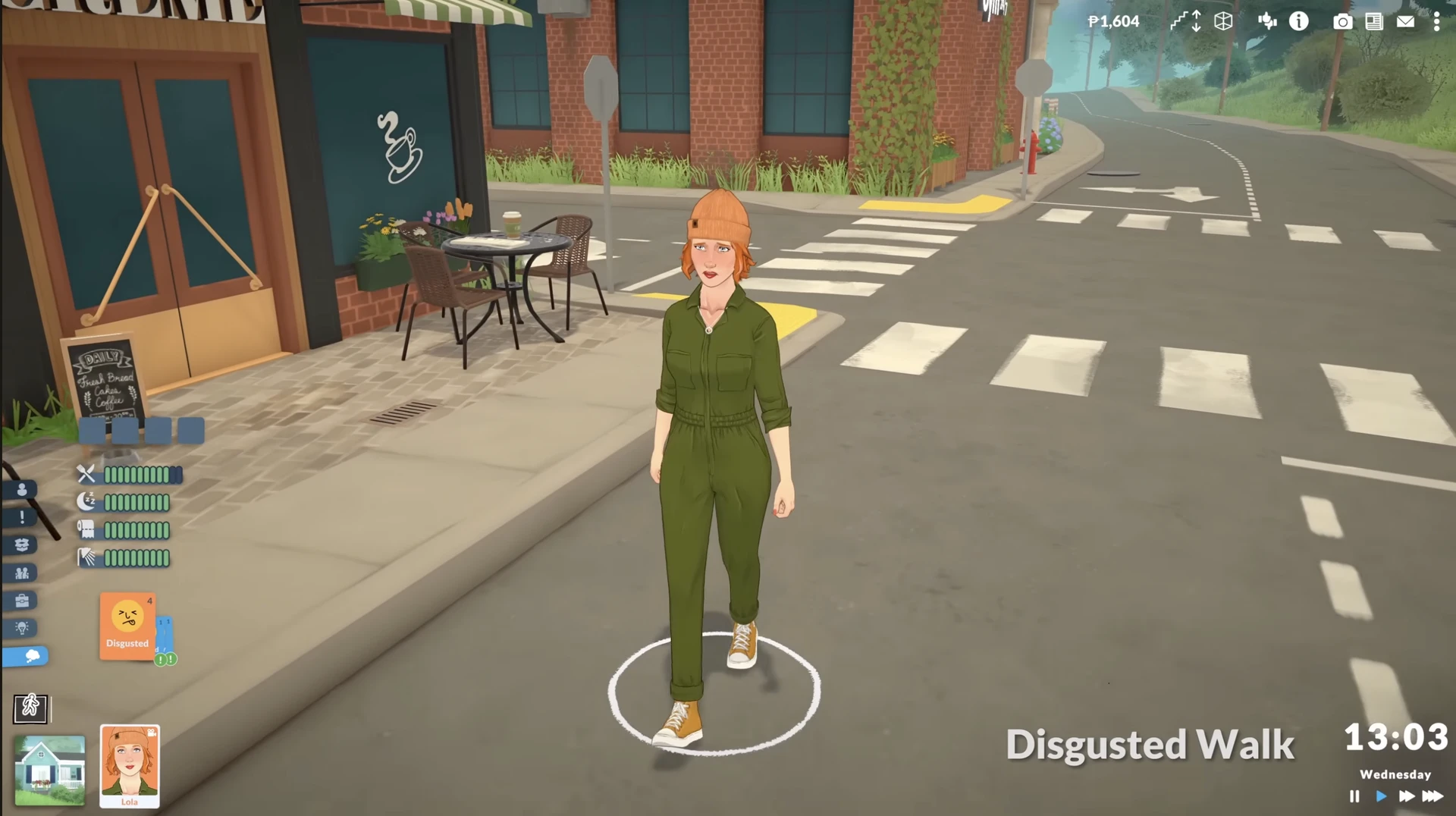Open the exclamation mark tab

tap(22, 517)
